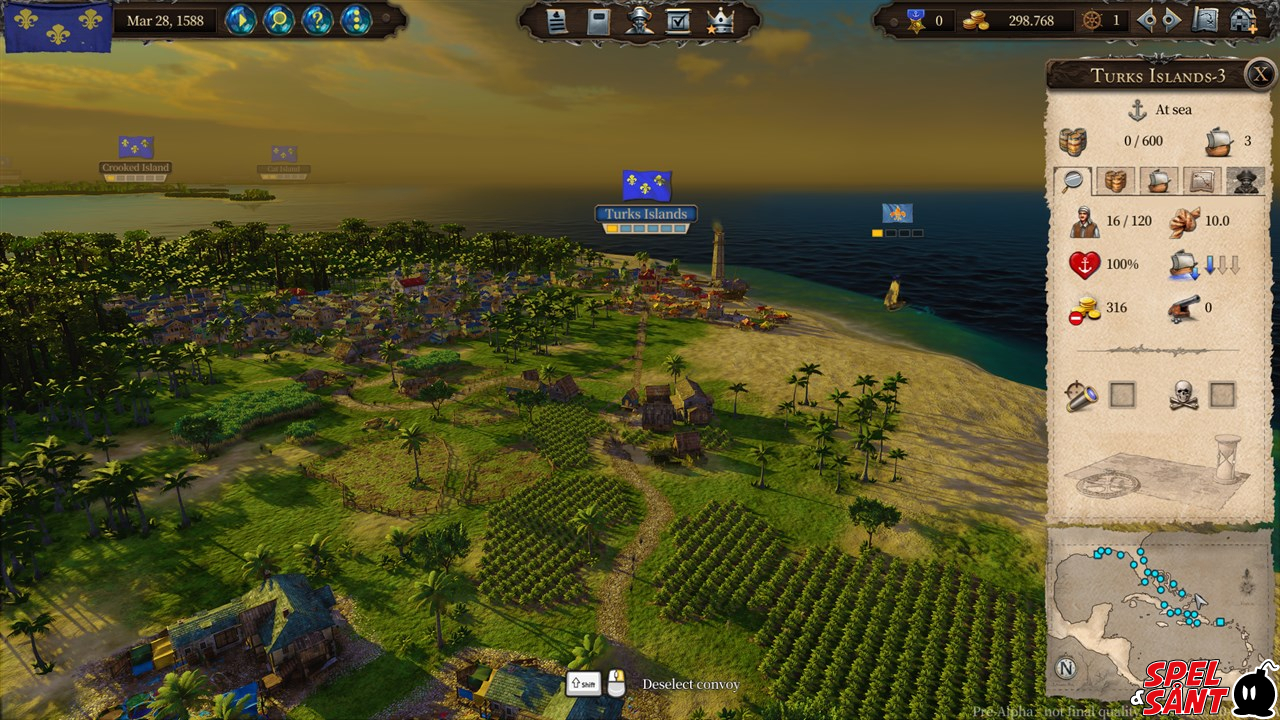Tick the spyglass patrol checkbox

coord(1122,395)
